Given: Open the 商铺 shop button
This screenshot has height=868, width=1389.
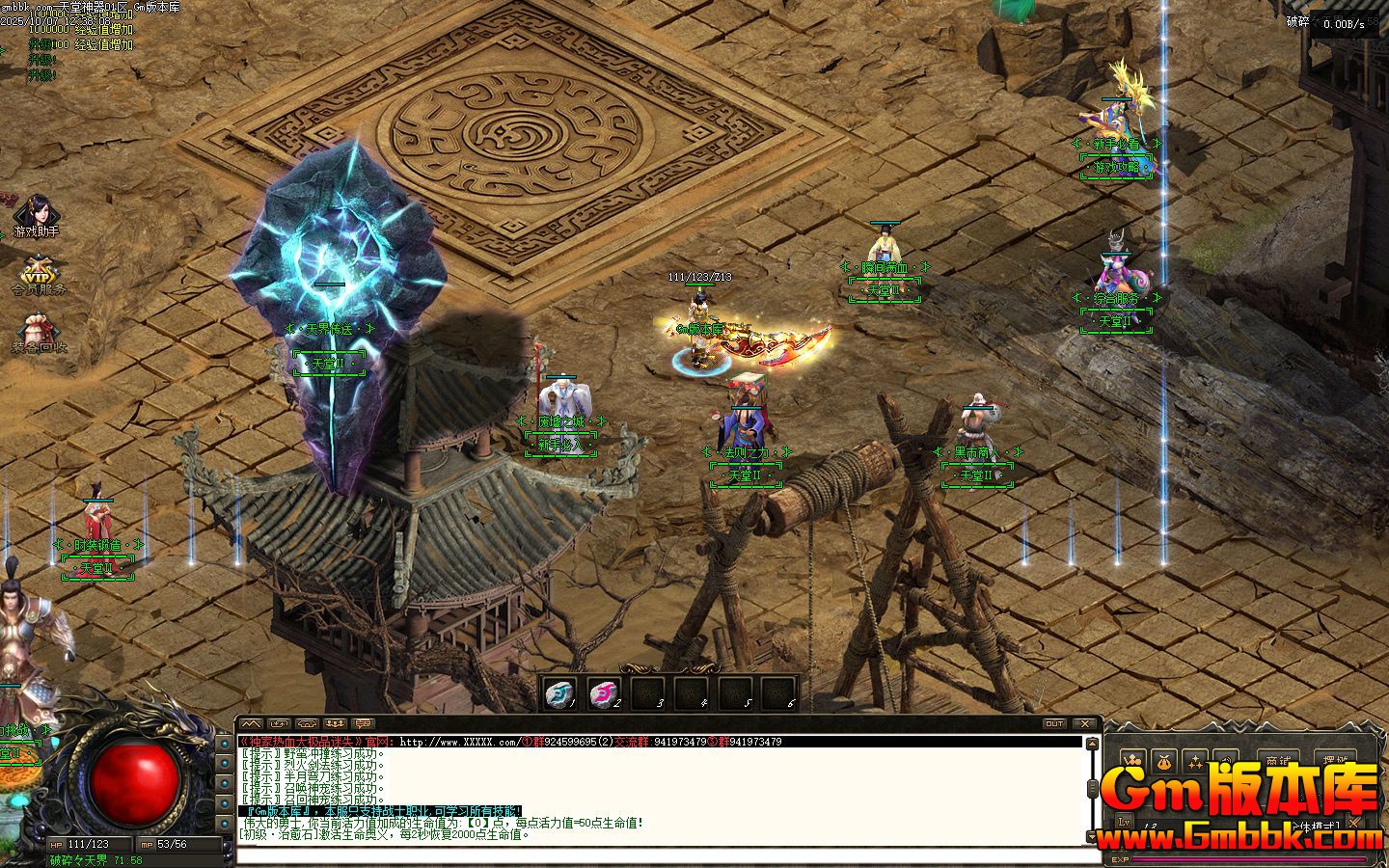Looking at the screenshot, I should click(1280, 760).
